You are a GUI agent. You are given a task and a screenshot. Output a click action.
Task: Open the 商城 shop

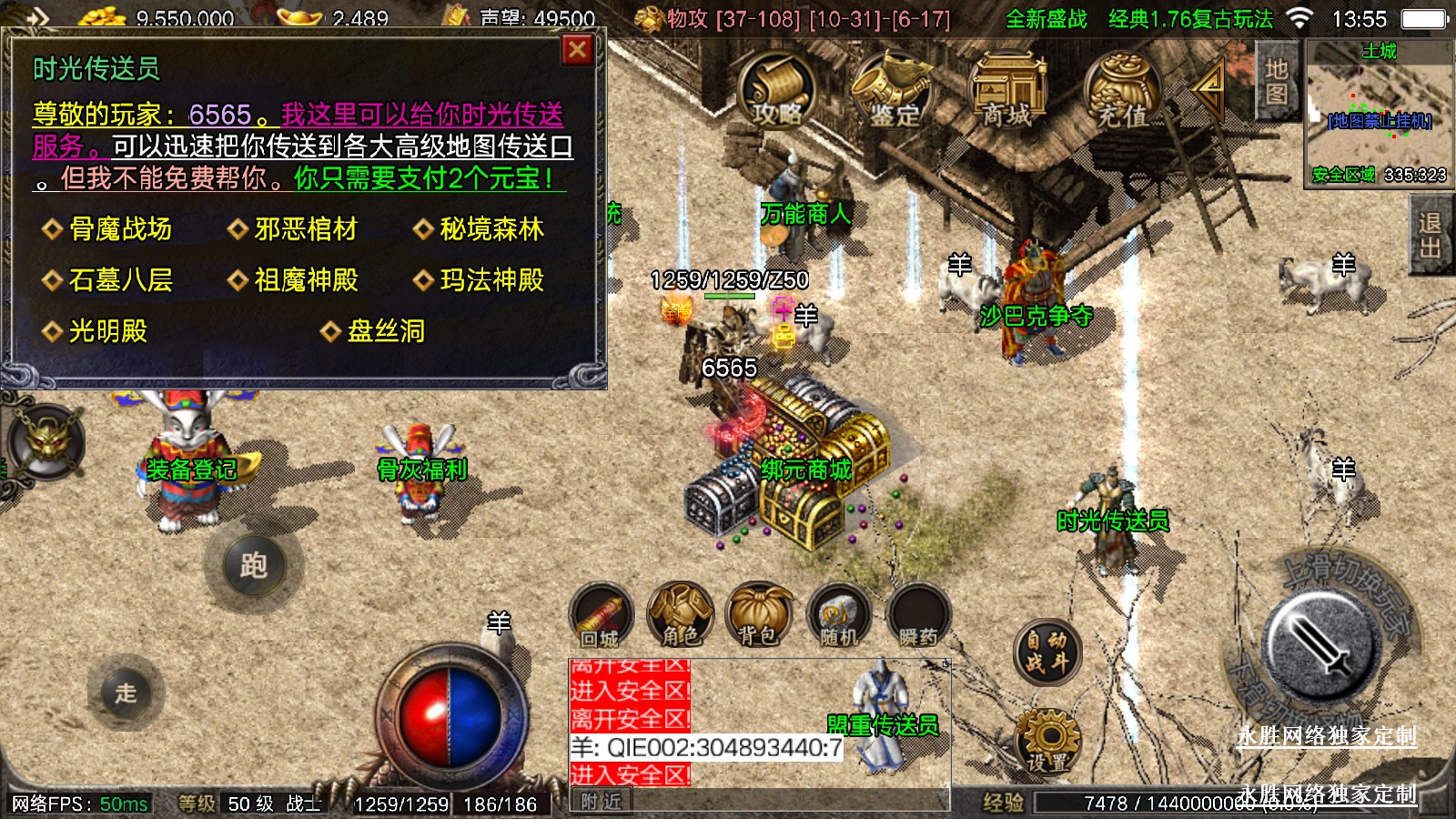(1006, 89)
